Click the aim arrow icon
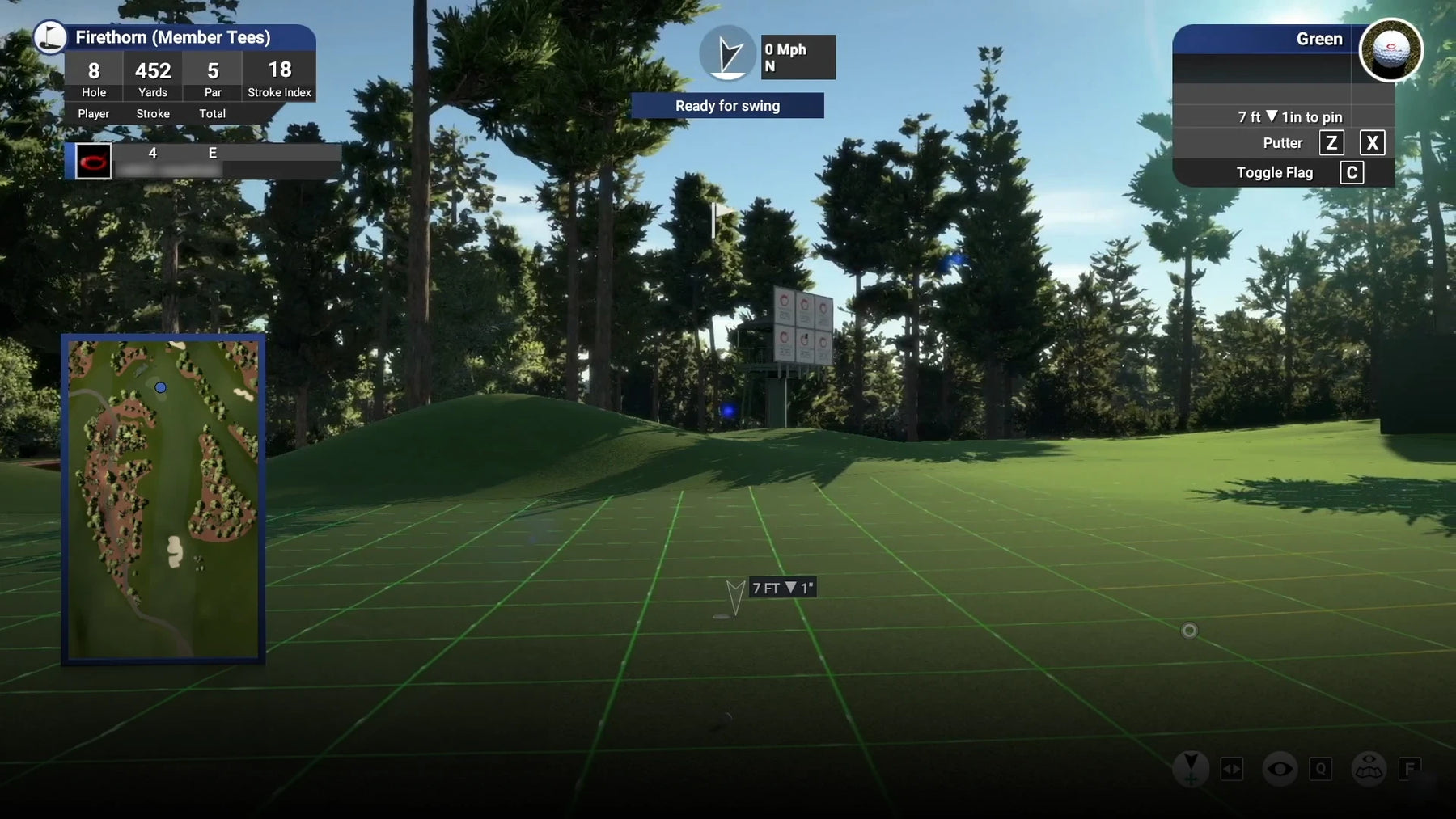 [1190, 768]
